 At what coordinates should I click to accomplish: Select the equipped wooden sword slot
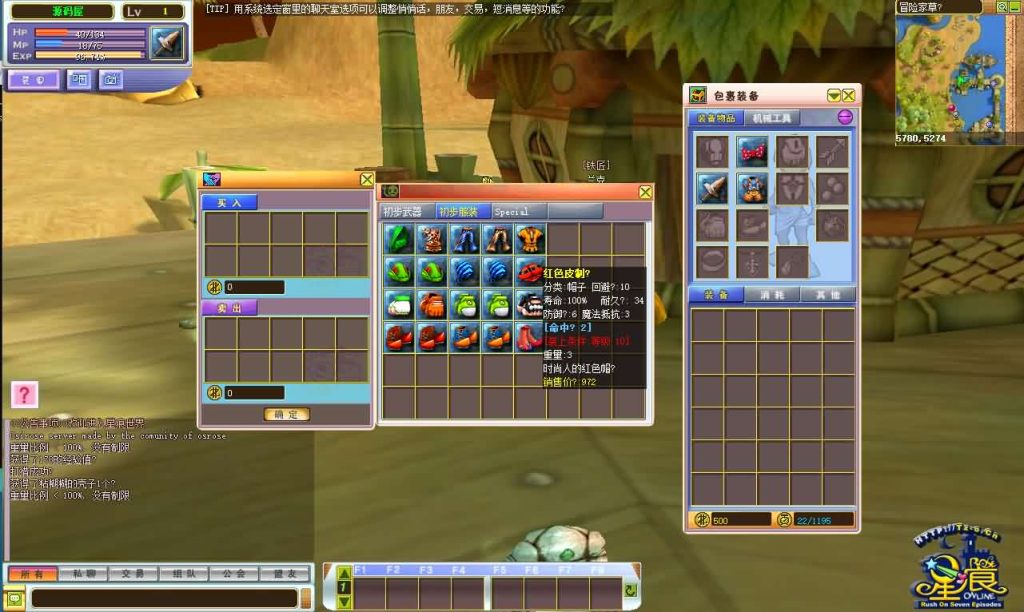pos(712,187)
